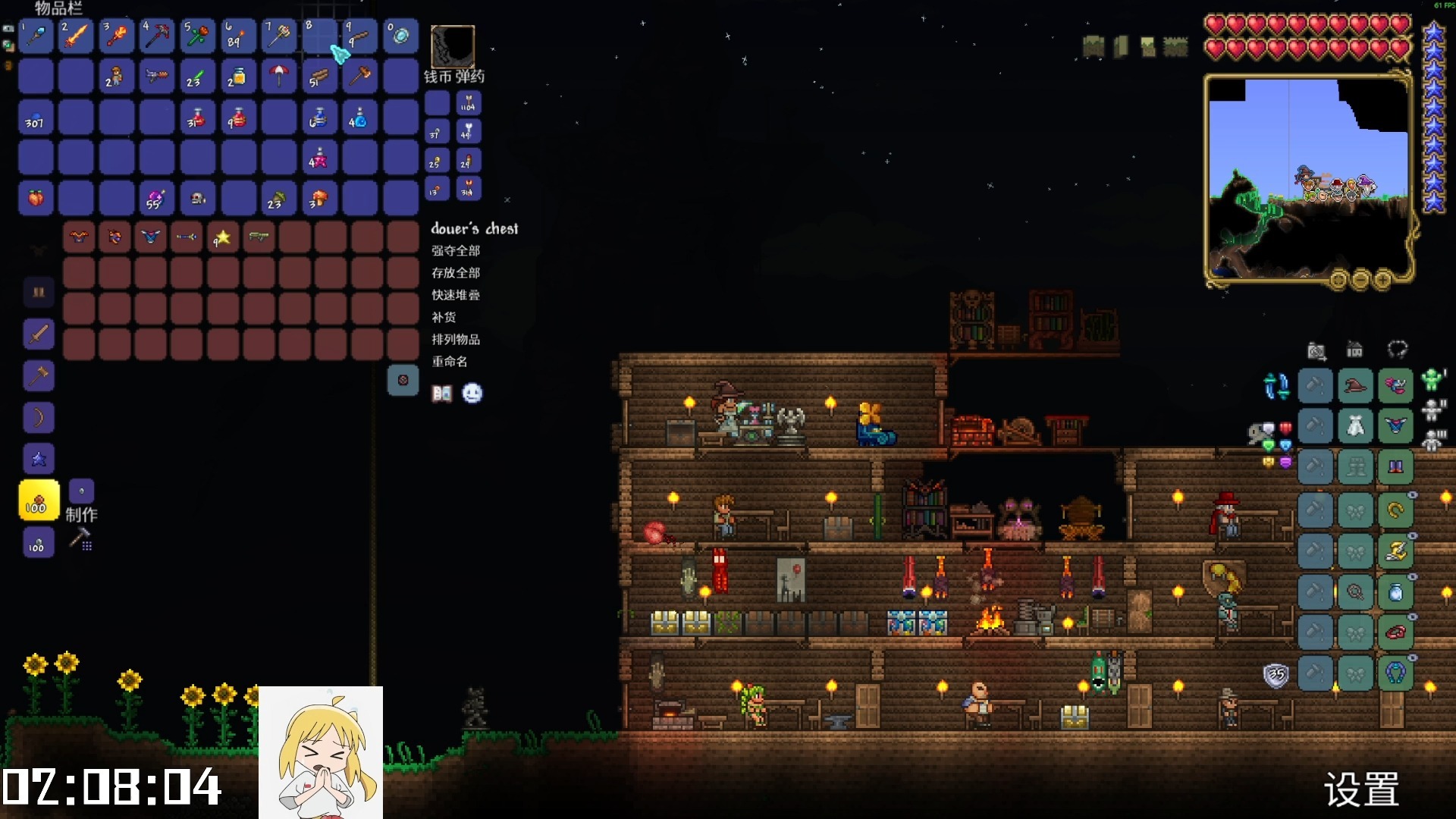Pick the pickaxe in hotbar slot 4
This screenshot has height=819, width=1456.
tap(157, 36)
